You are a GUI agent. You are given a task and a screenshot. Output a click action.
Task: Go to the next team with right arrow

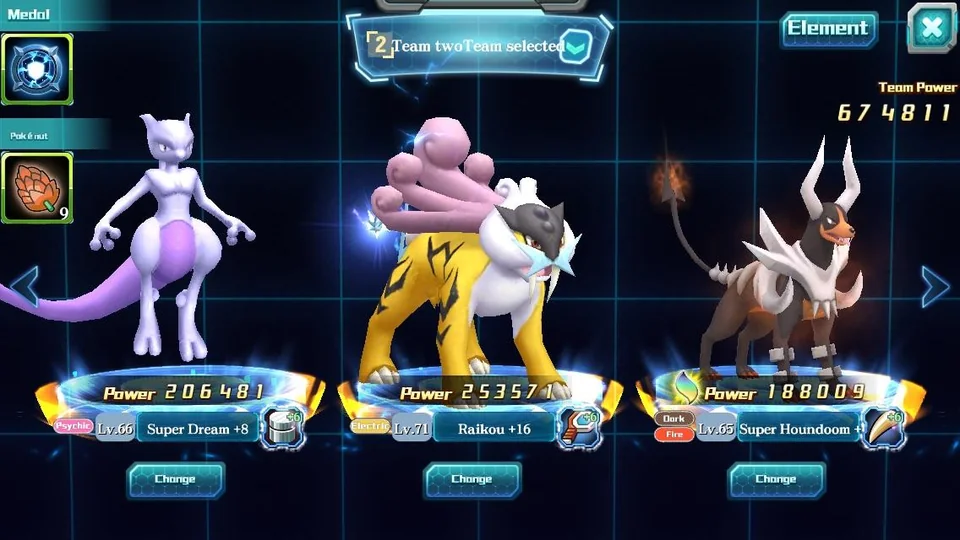click(x=935, y=287)
